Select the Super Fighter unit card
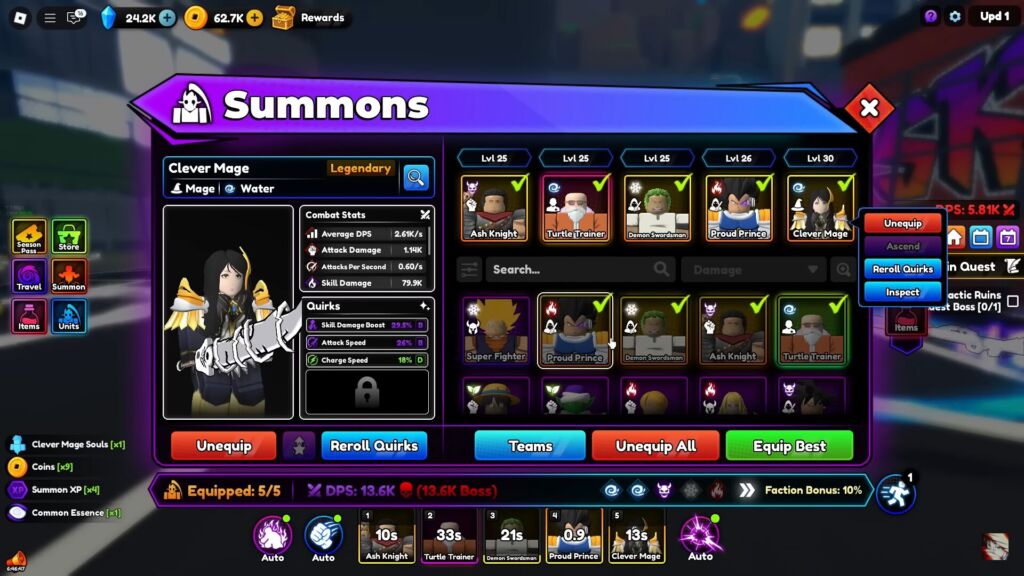This screenshot has height=576, width=1024. pos(495,330)
